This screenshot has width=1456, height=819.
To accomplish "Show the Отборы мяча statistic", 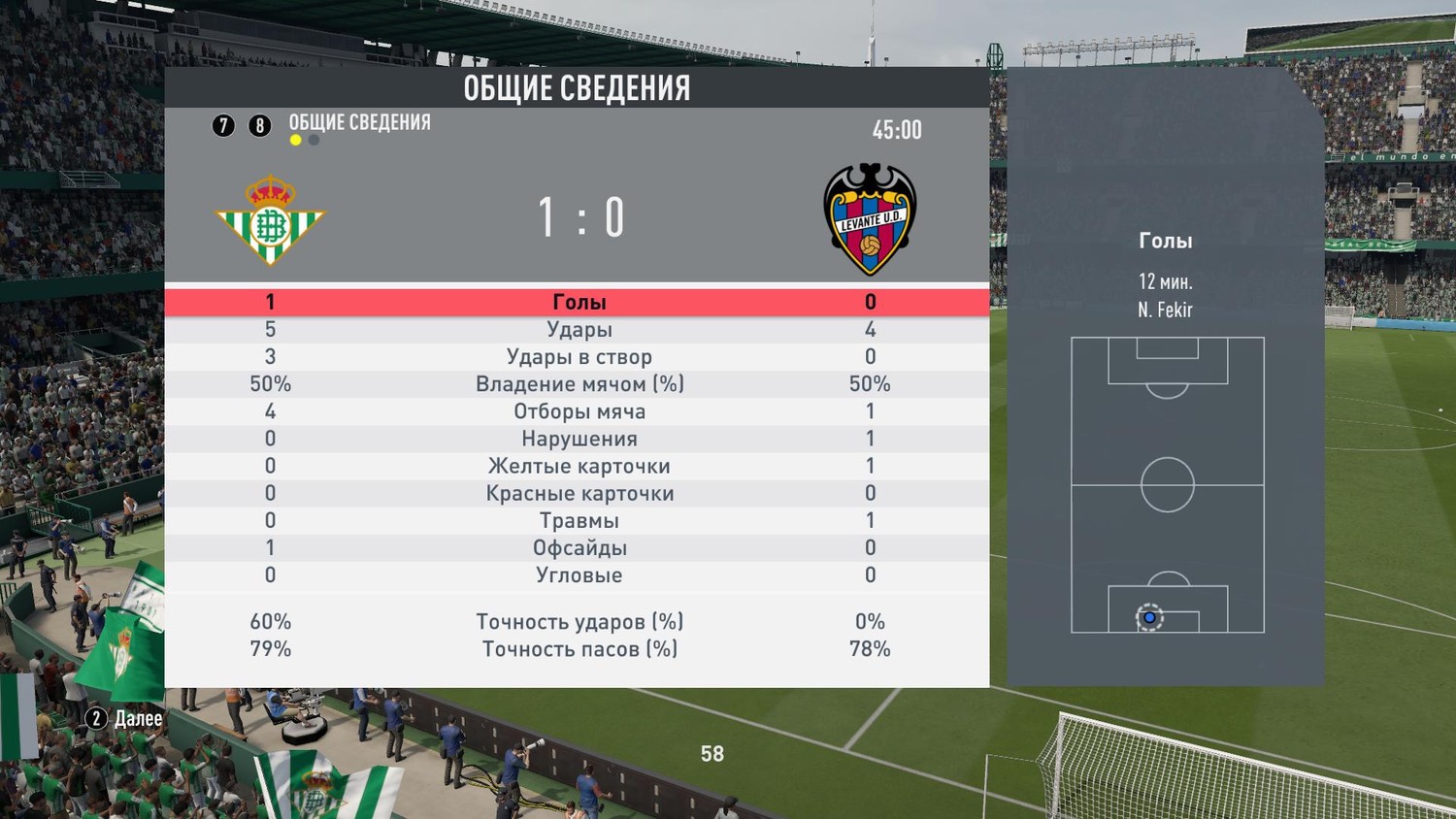I will click(x=579, y=411).
